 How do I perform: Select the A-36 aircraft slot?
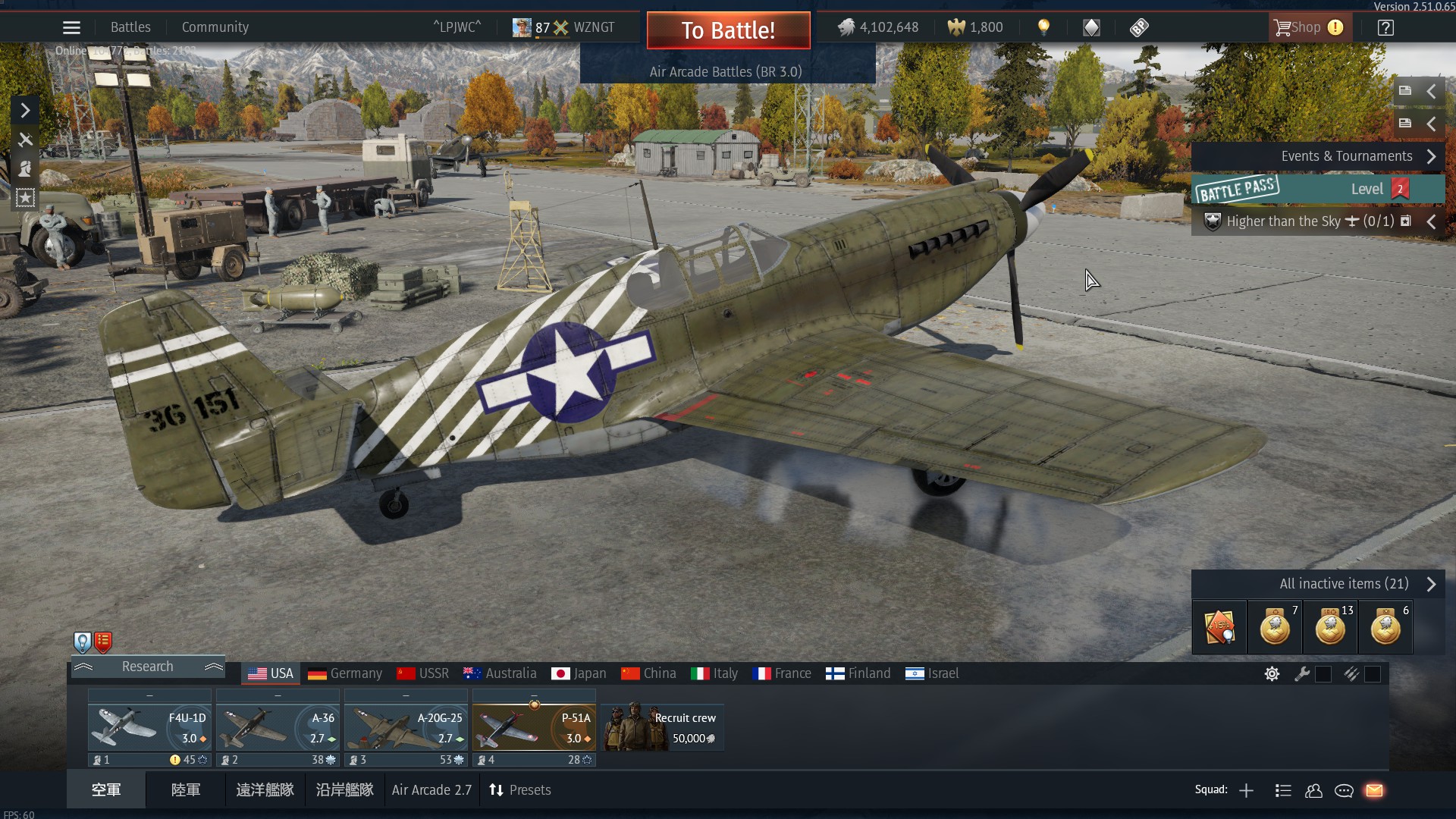coord(278,726)
